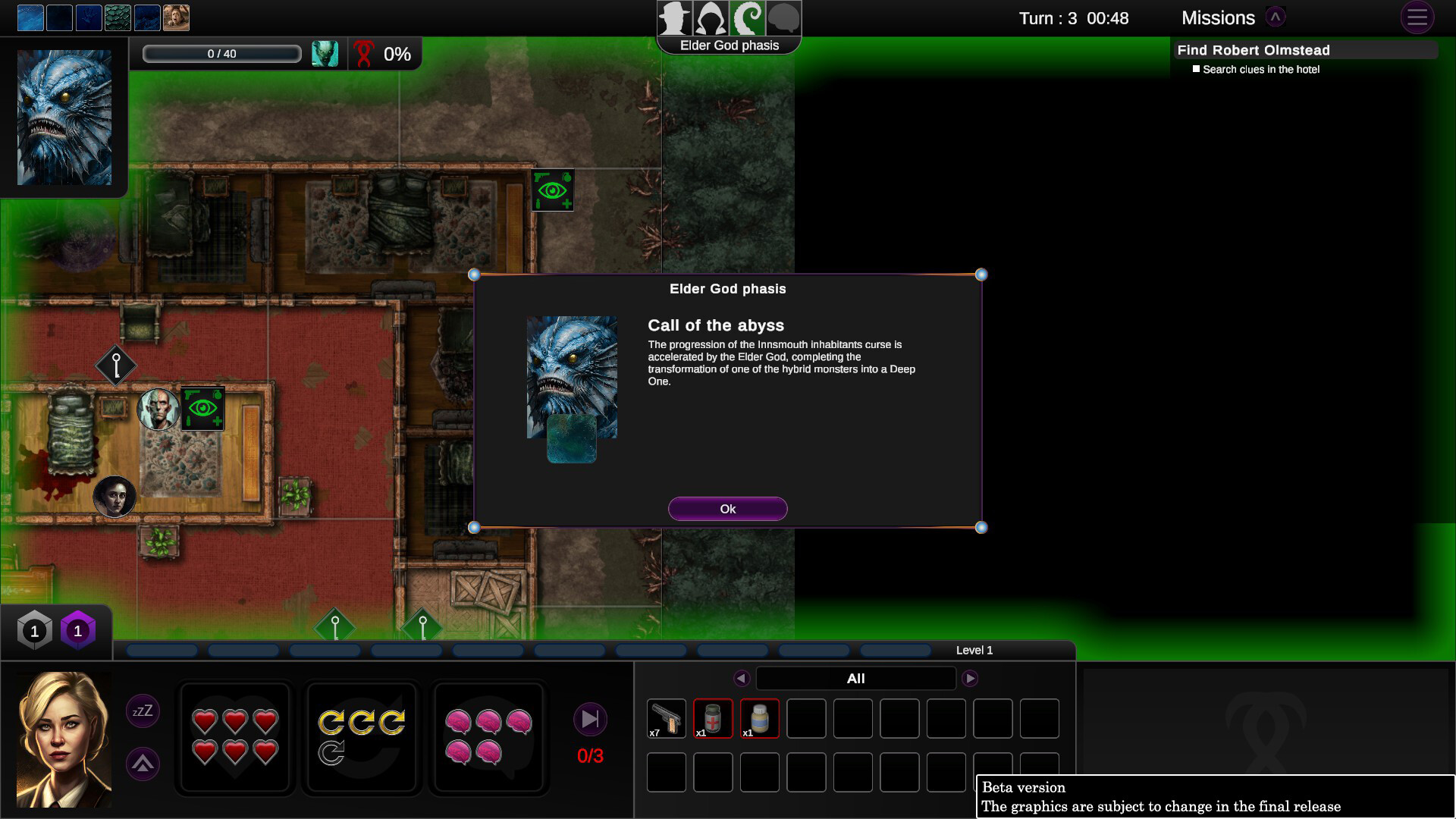Viewport: 1456px width, 819px height.
Task: Select the pistol in the inventory
Action: click(x=666, y=717)
